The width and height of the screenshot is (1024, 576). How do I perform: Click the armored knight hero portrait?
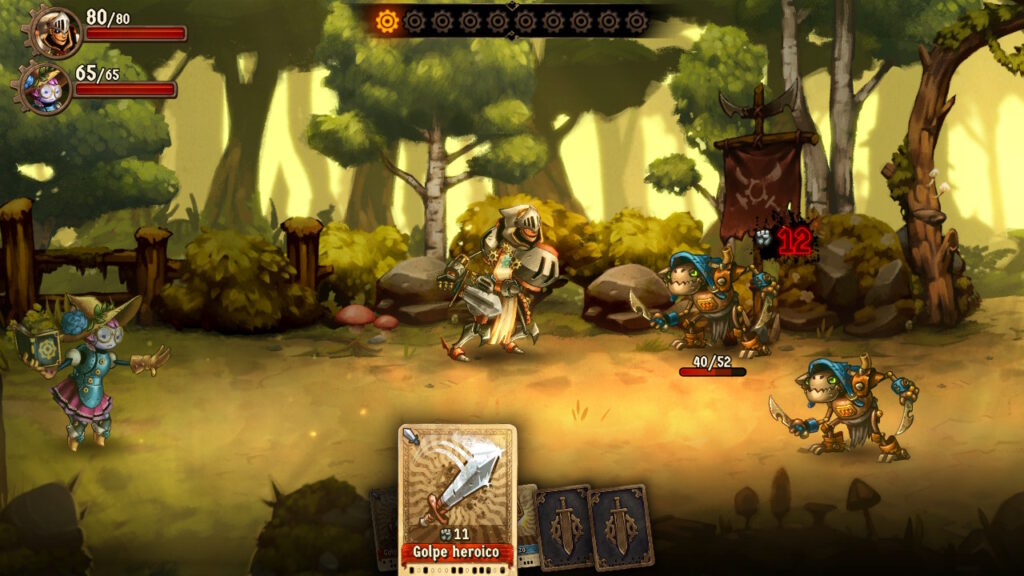tap(53, 31)
